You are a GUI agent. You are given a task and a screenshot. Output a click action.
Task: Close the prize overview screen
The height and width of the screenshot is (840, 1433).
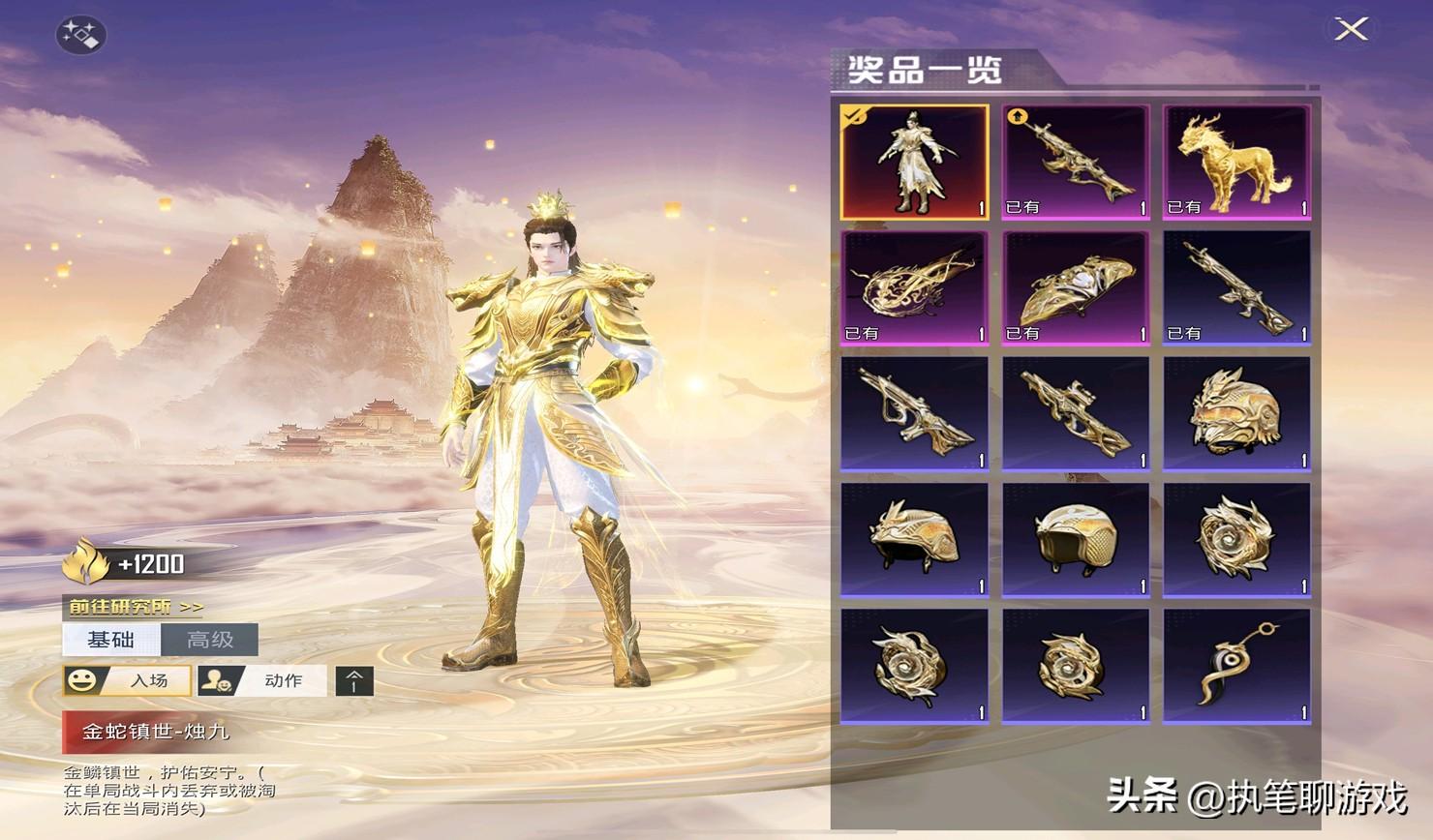point(1351,29)
